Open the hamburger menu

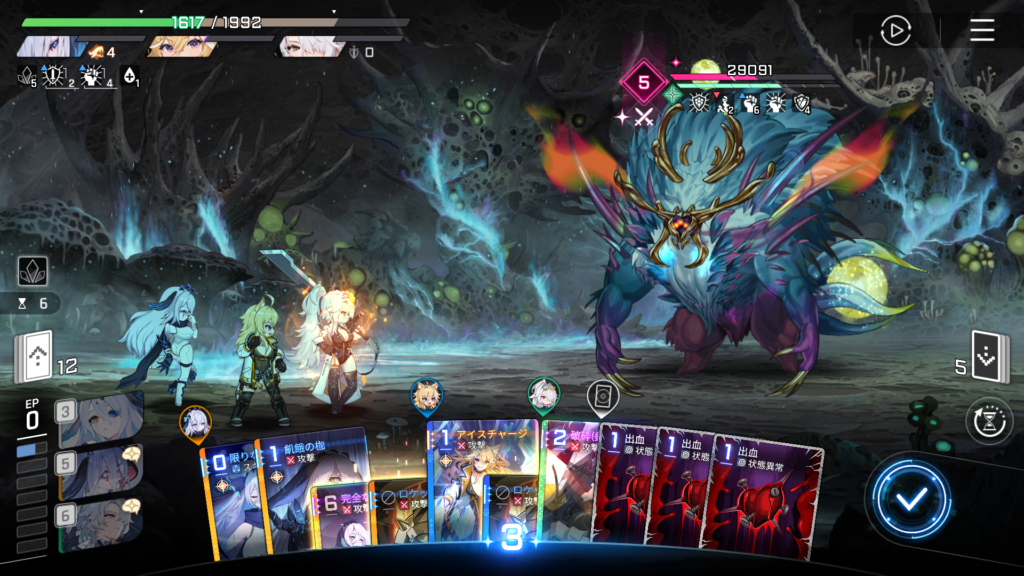point(982,31)
